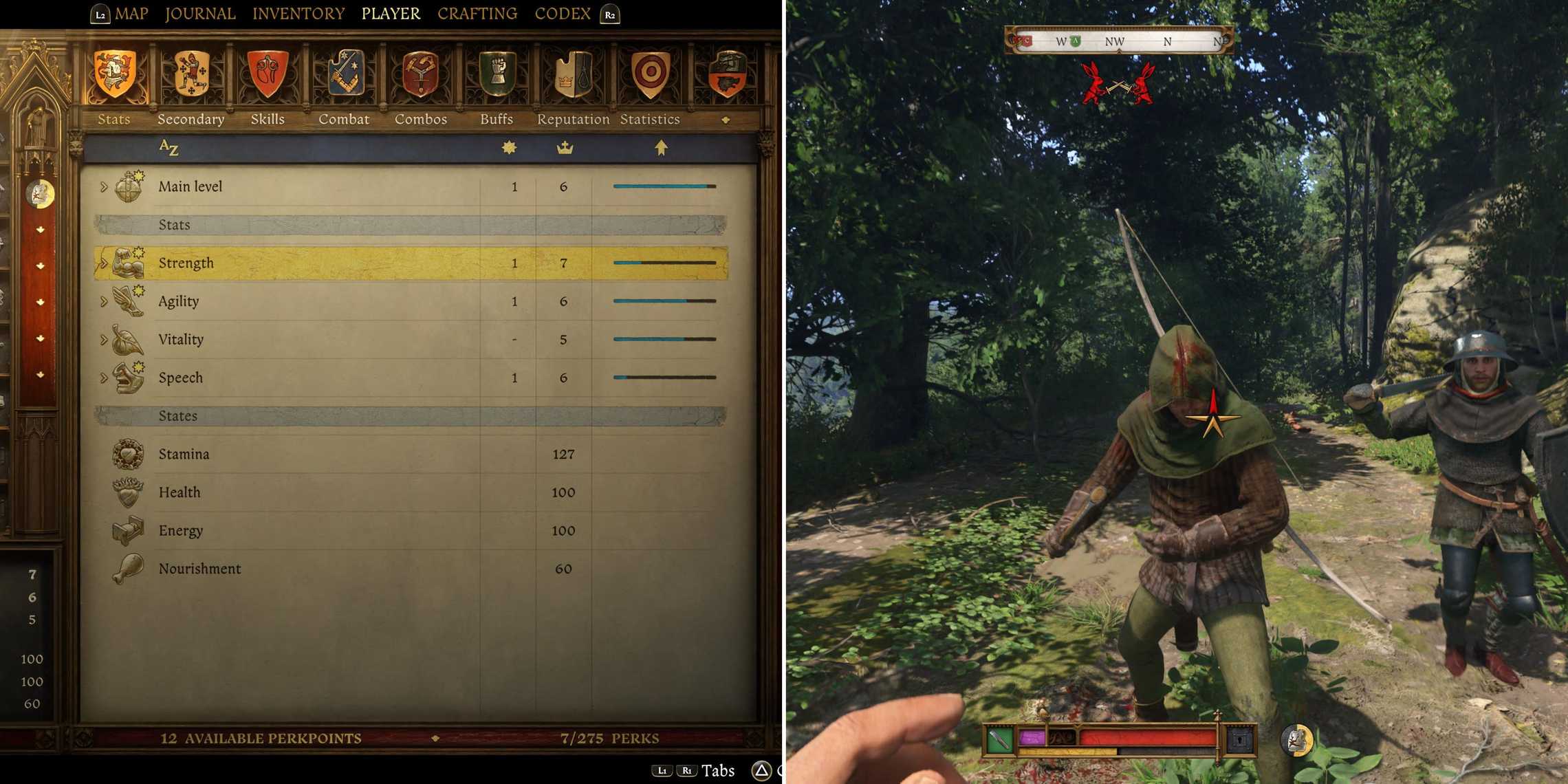Click the Nourishment drumstick icon
The width and height of the screenshot is (1568, 784).
[x=128, y=569]
